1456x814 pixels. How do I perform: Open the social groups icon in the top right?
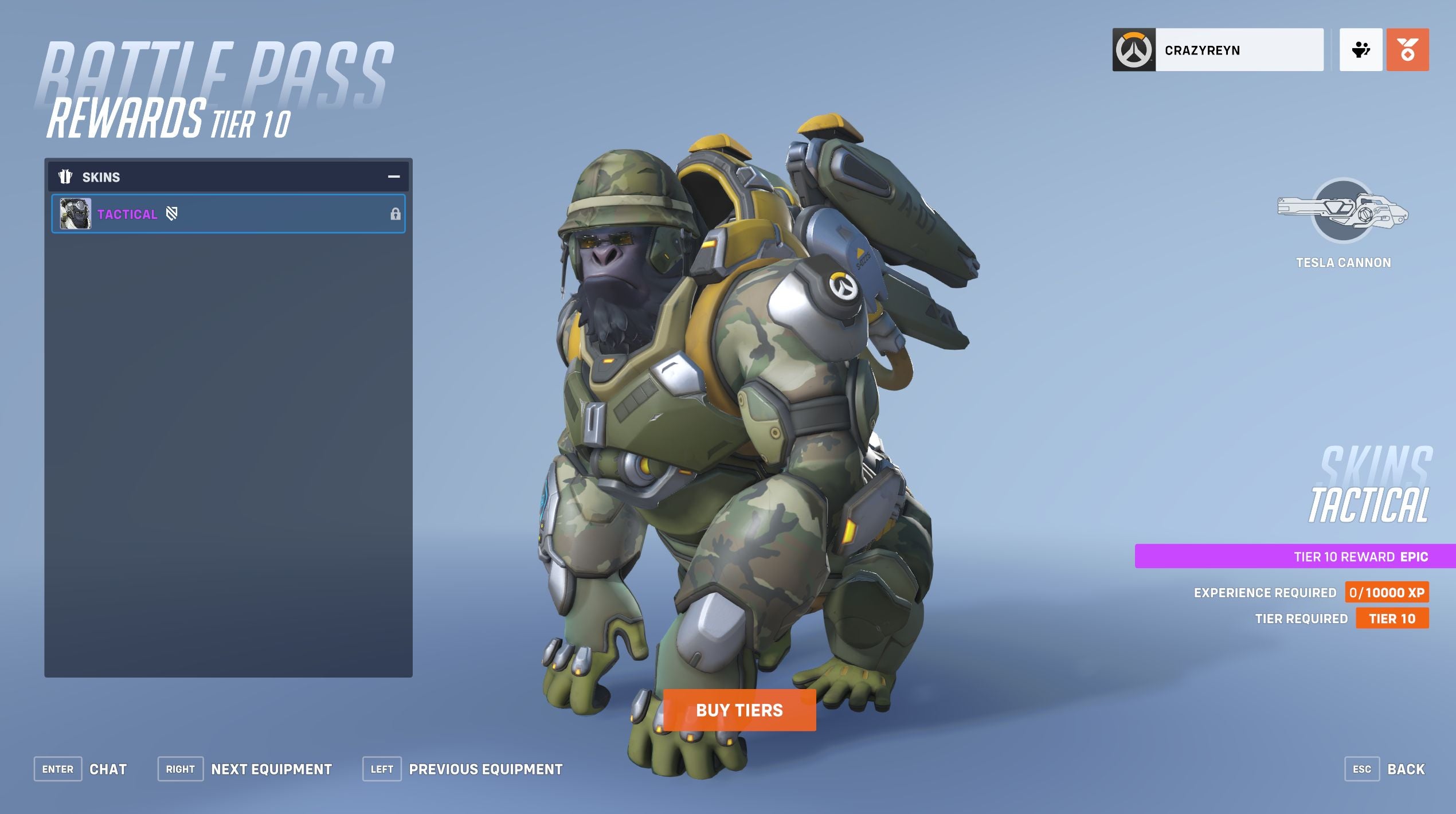tap(1363, 50)
